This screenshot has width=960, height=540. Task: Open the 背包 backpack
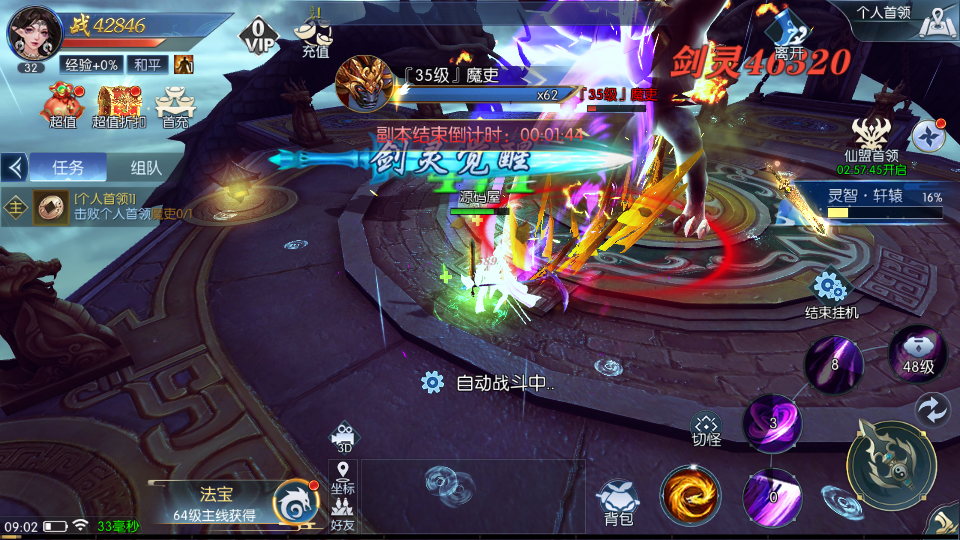[618, 502]
